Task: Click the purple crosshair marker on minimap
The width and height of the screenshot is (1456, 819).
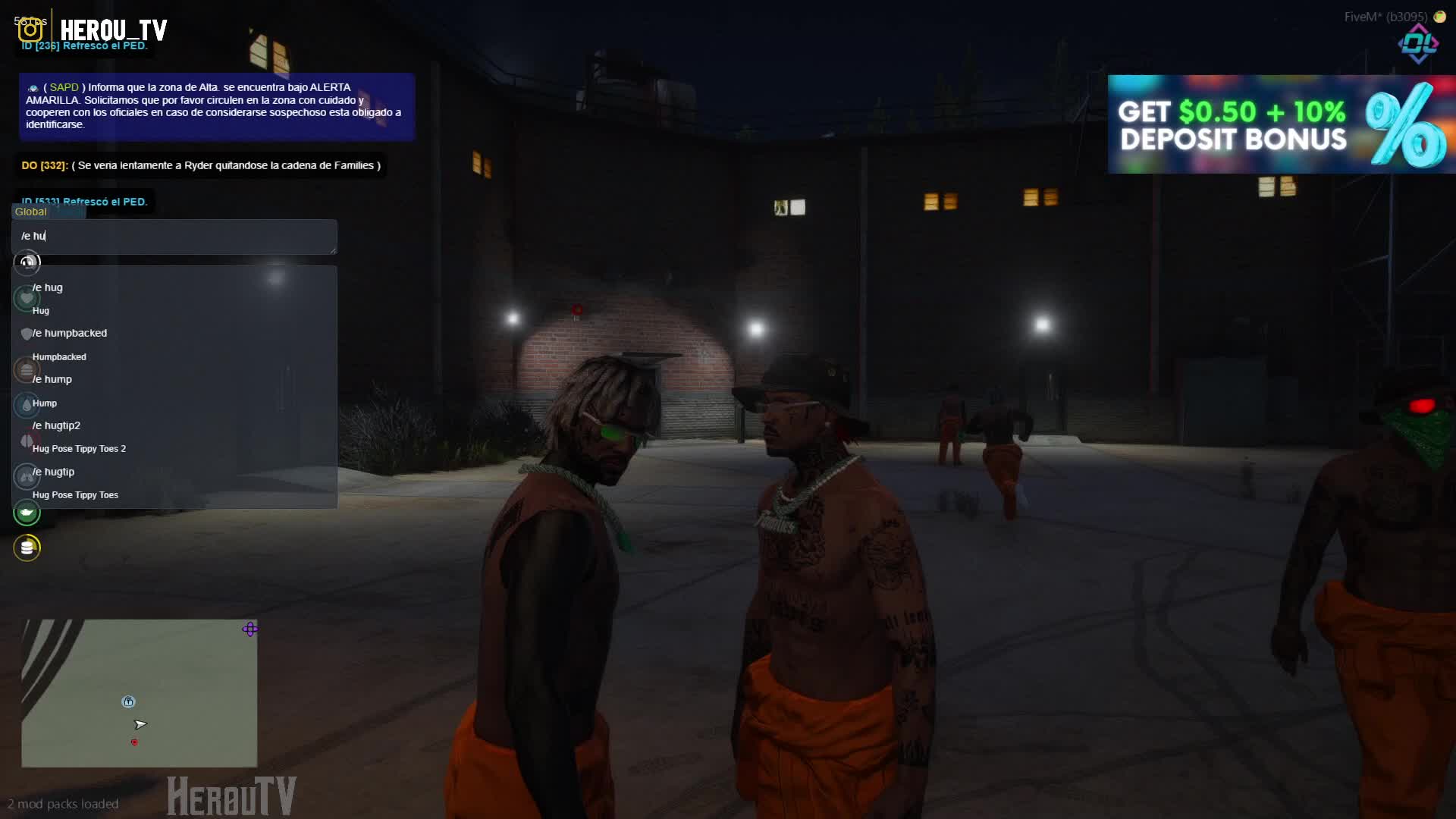Action: 250,629
